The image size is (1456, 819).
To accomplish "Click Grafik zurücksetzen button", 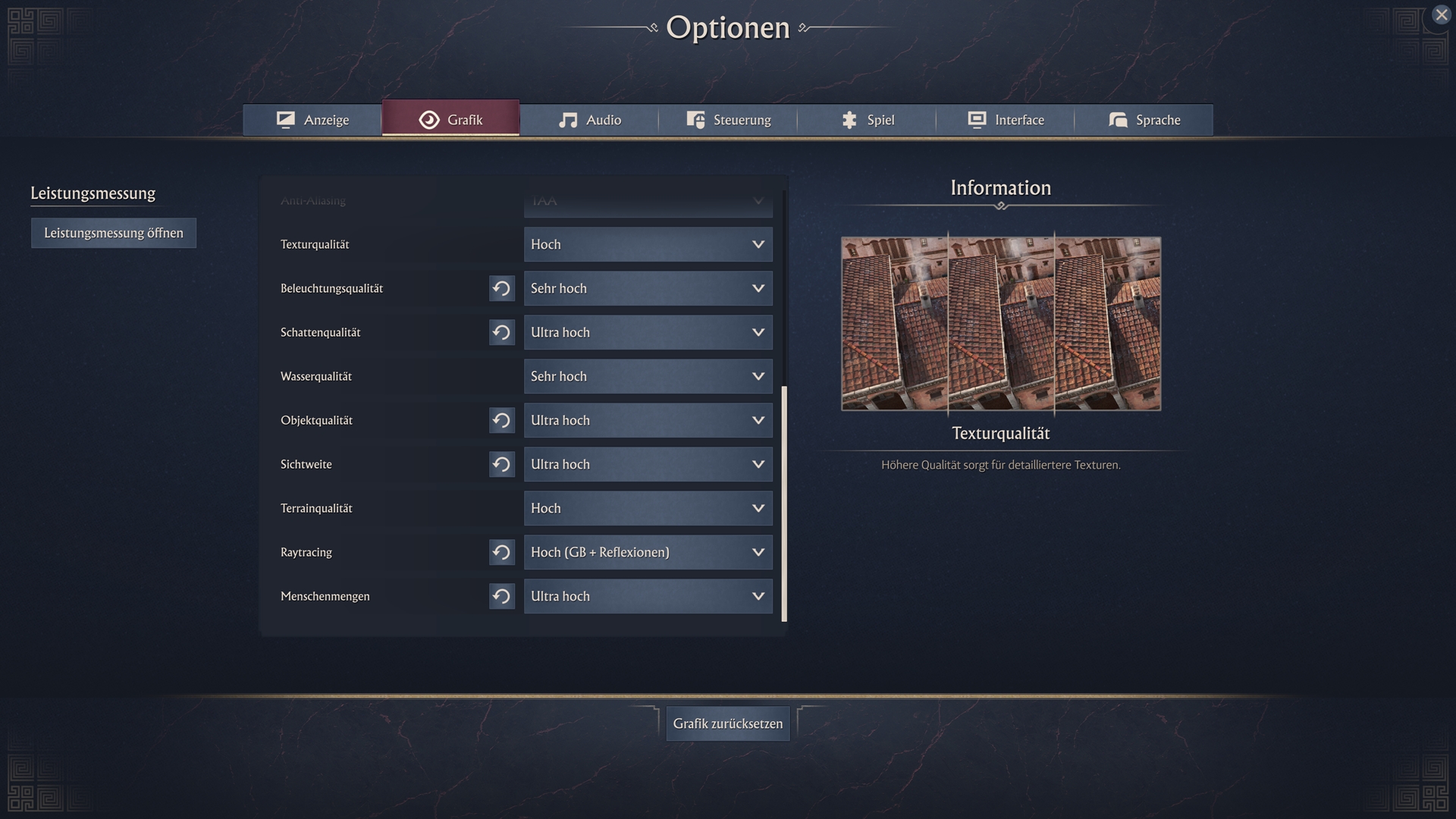I will pos(728,723).
